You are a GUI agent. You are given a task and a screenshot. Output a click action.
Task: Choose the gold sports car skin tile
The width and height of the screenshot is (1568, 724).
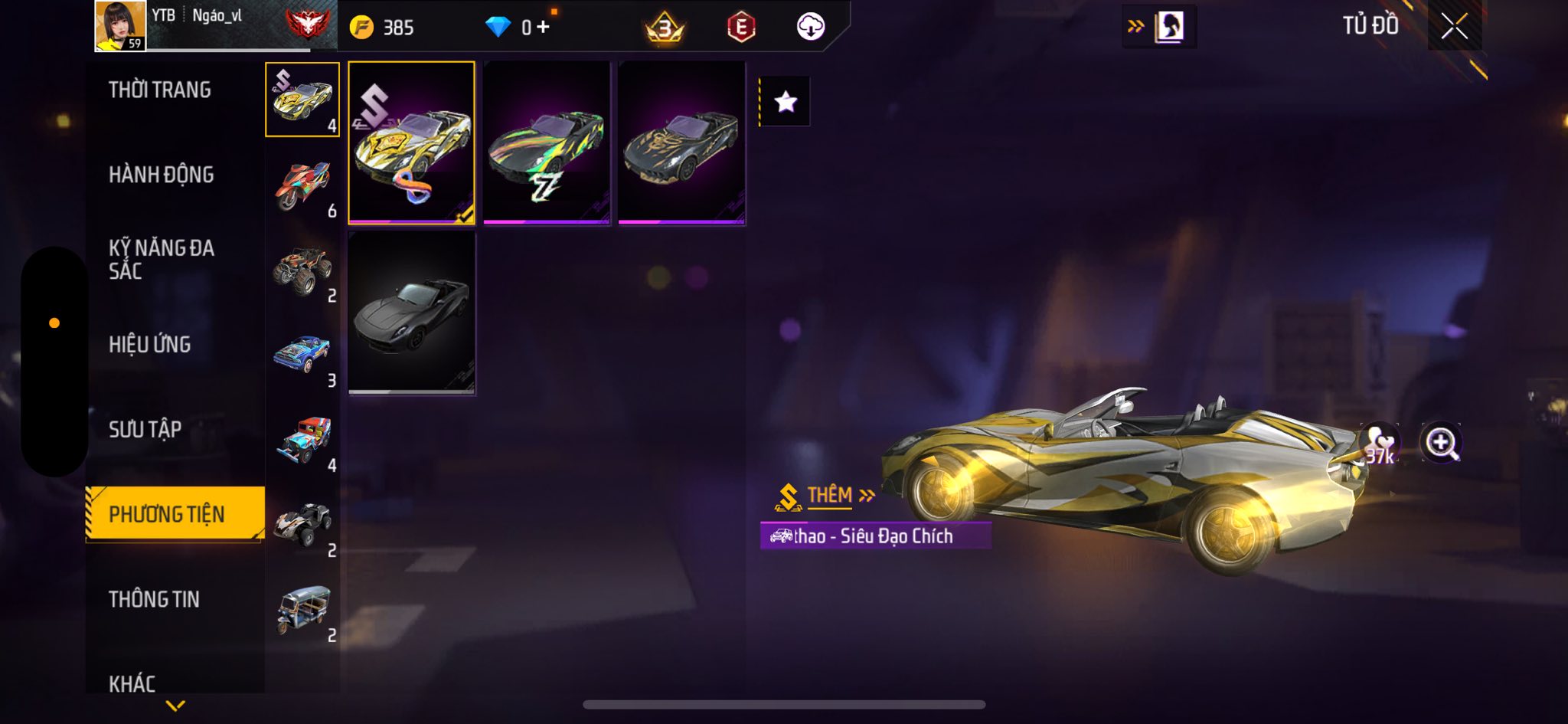tap(411, 143)
